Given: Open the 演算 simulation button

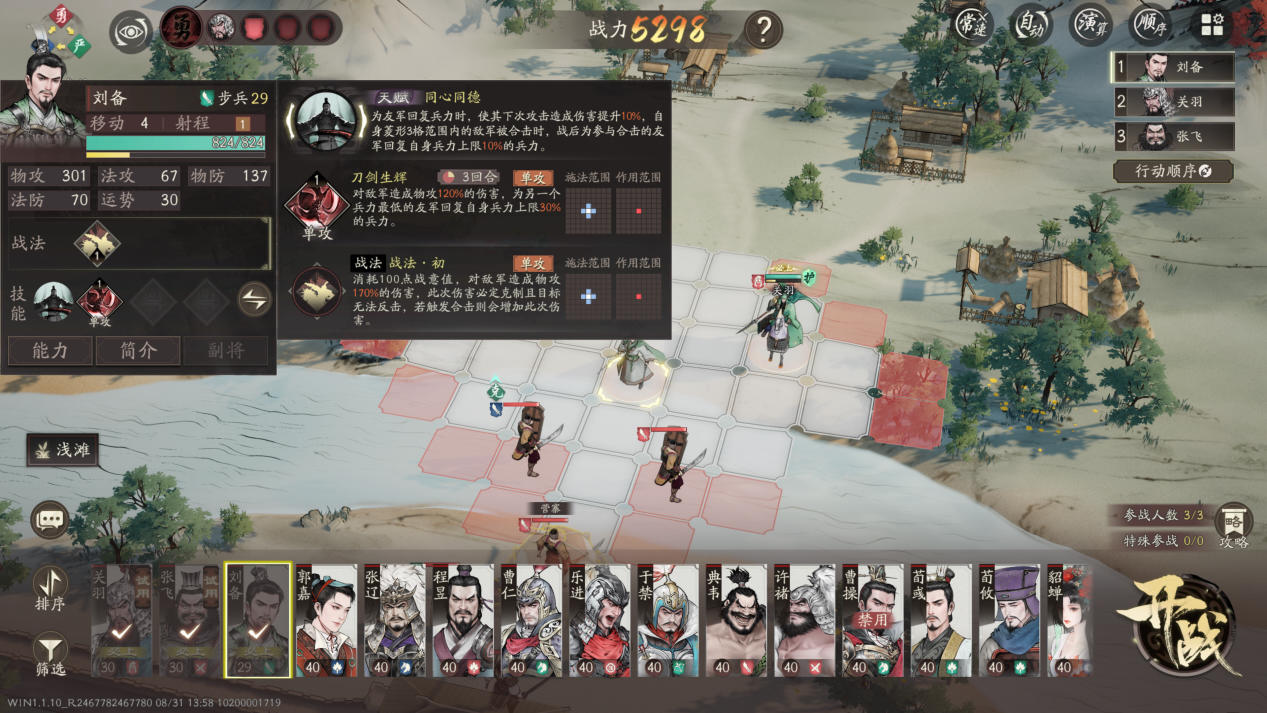Looking at the screenshot, I should pos(1090,24).
